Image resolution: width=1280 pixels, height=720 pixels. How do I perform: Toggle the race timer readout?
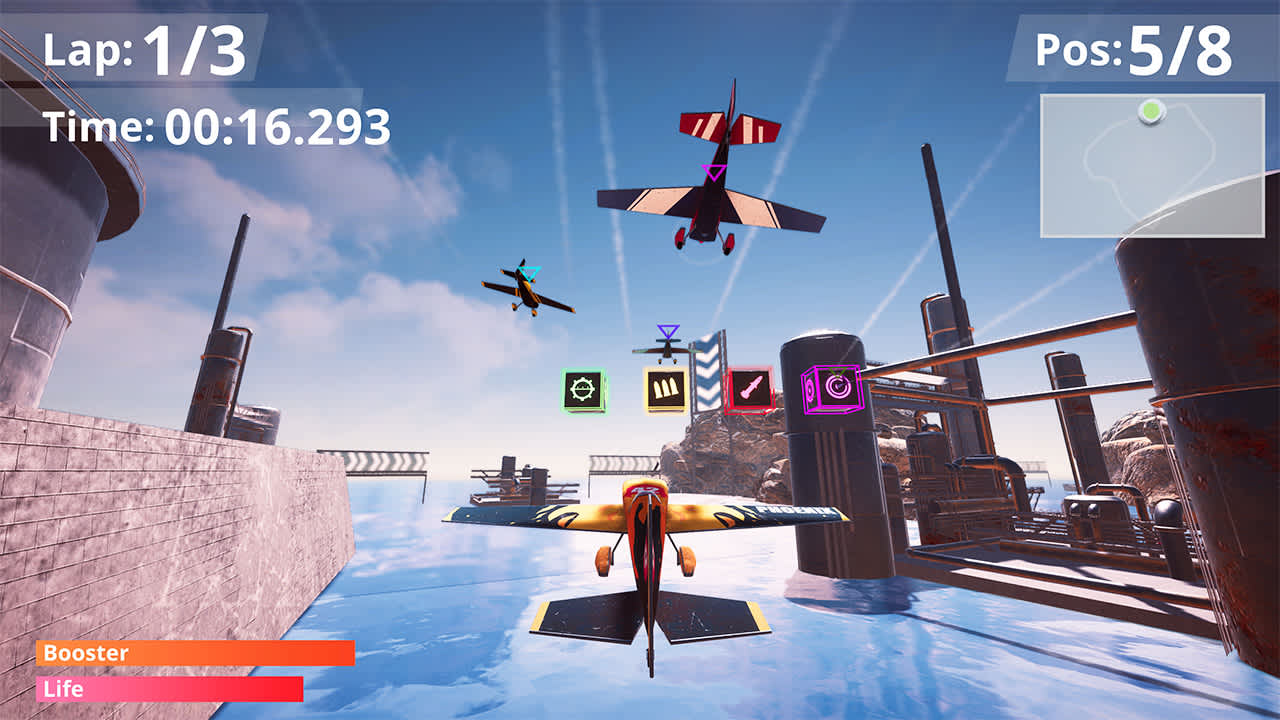coord(215,127)
